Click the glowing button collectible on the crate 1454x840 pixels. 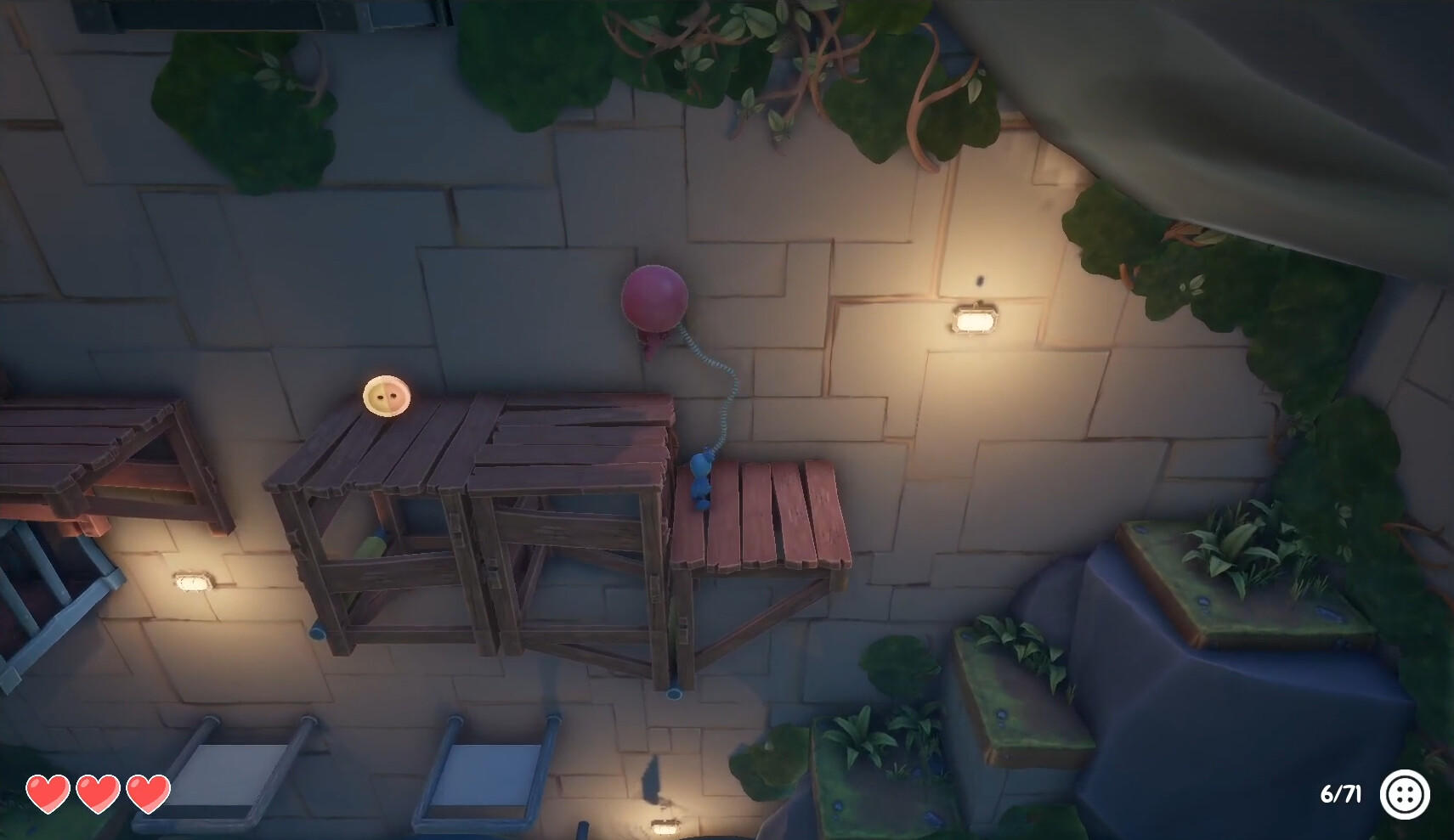389,396
